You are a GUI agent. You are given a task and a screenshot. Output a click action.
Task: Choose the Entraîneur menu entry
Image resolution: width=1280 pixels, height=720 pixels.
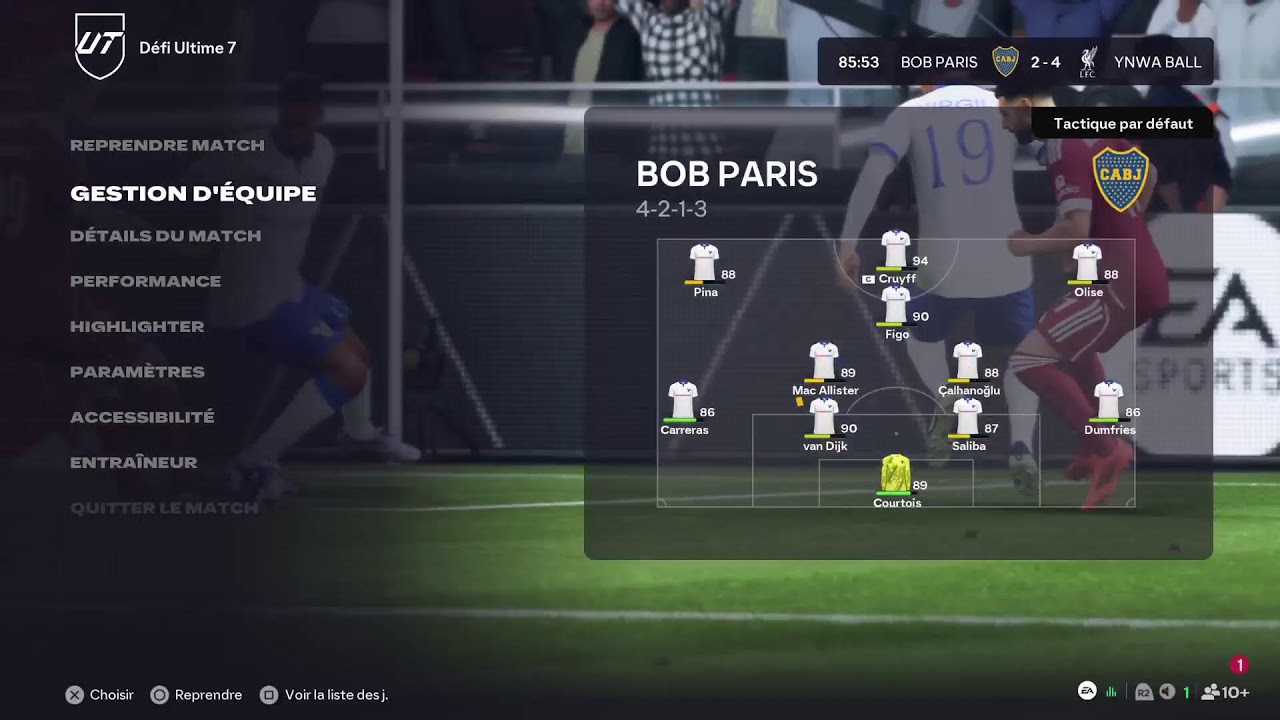[x=133, y=462]
